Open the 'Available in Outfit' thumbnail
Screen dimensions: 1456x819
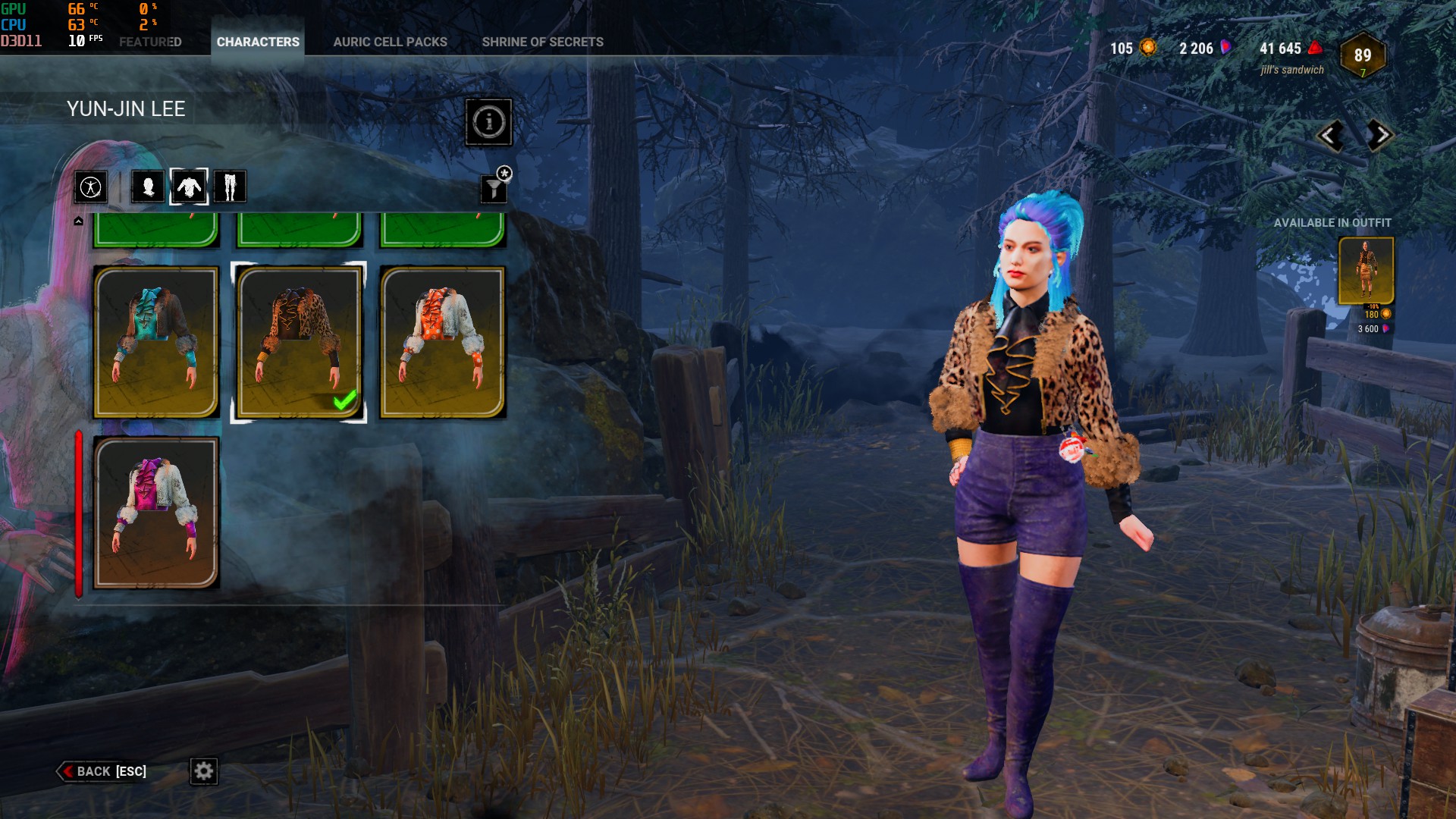pyautogui.click(x=1366, y=271)
